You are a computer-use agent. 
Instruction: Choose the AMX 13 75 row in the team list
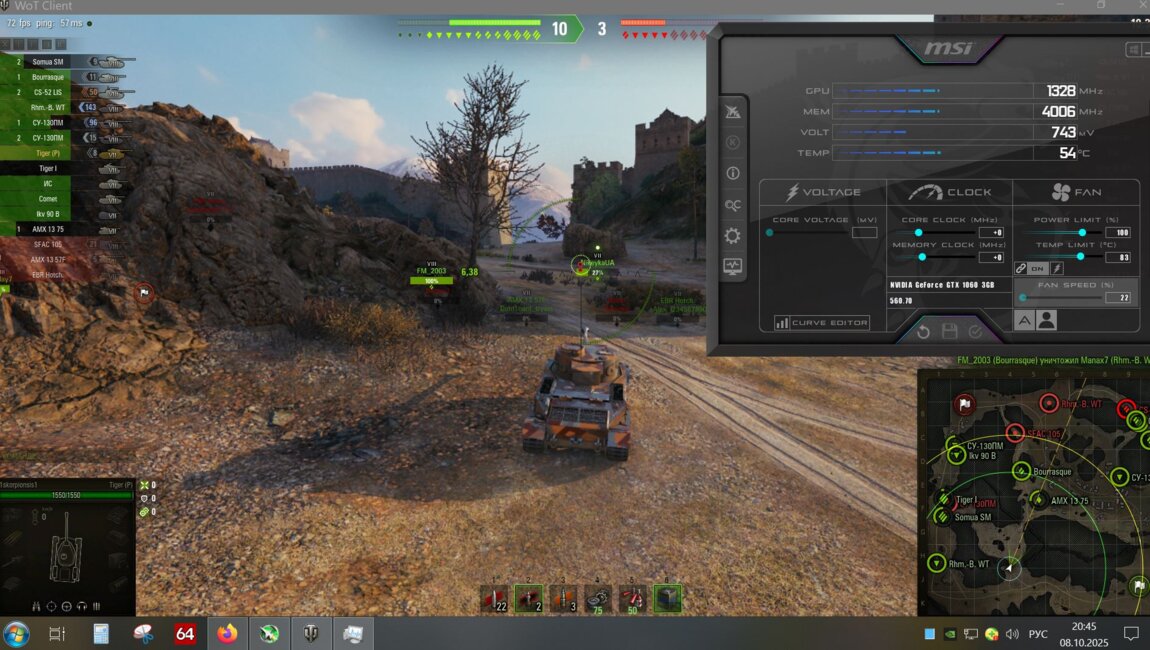click(x=60, y=229)
